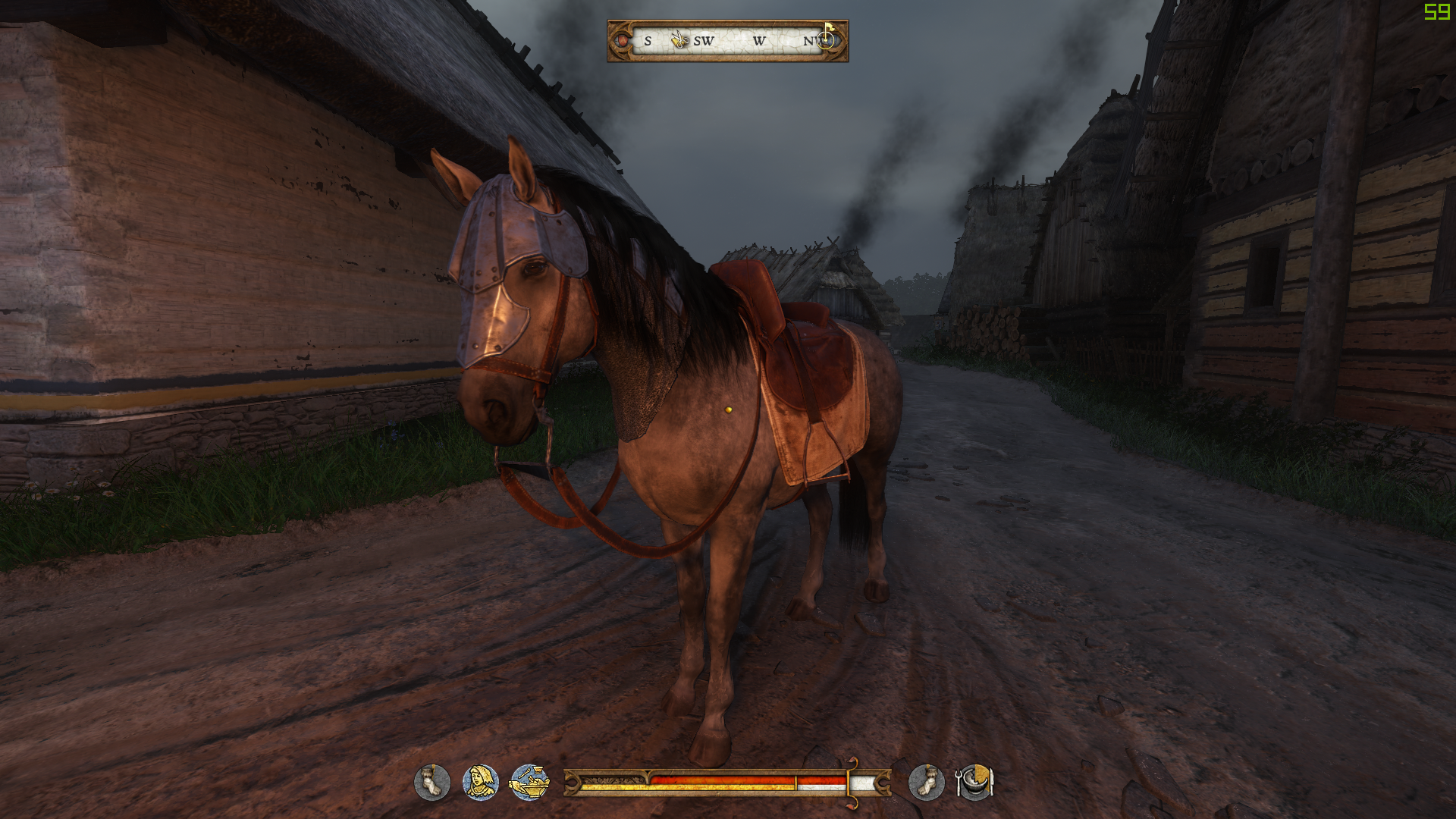Click the W direction label on the compass
Image resolution: width=1456 pixels, height=819 pixels.
tap(760, 41)
